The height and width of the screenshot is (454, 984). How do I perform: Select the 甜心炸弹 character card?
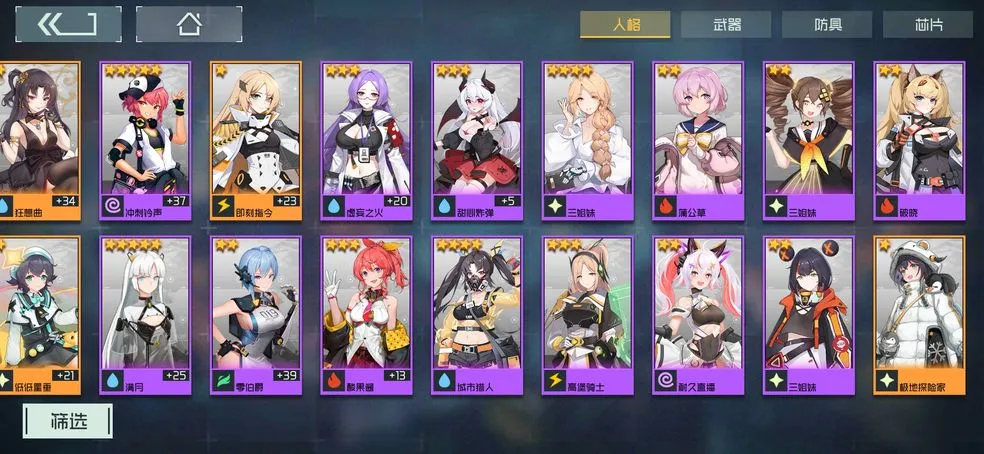click(x=477, y=140)
